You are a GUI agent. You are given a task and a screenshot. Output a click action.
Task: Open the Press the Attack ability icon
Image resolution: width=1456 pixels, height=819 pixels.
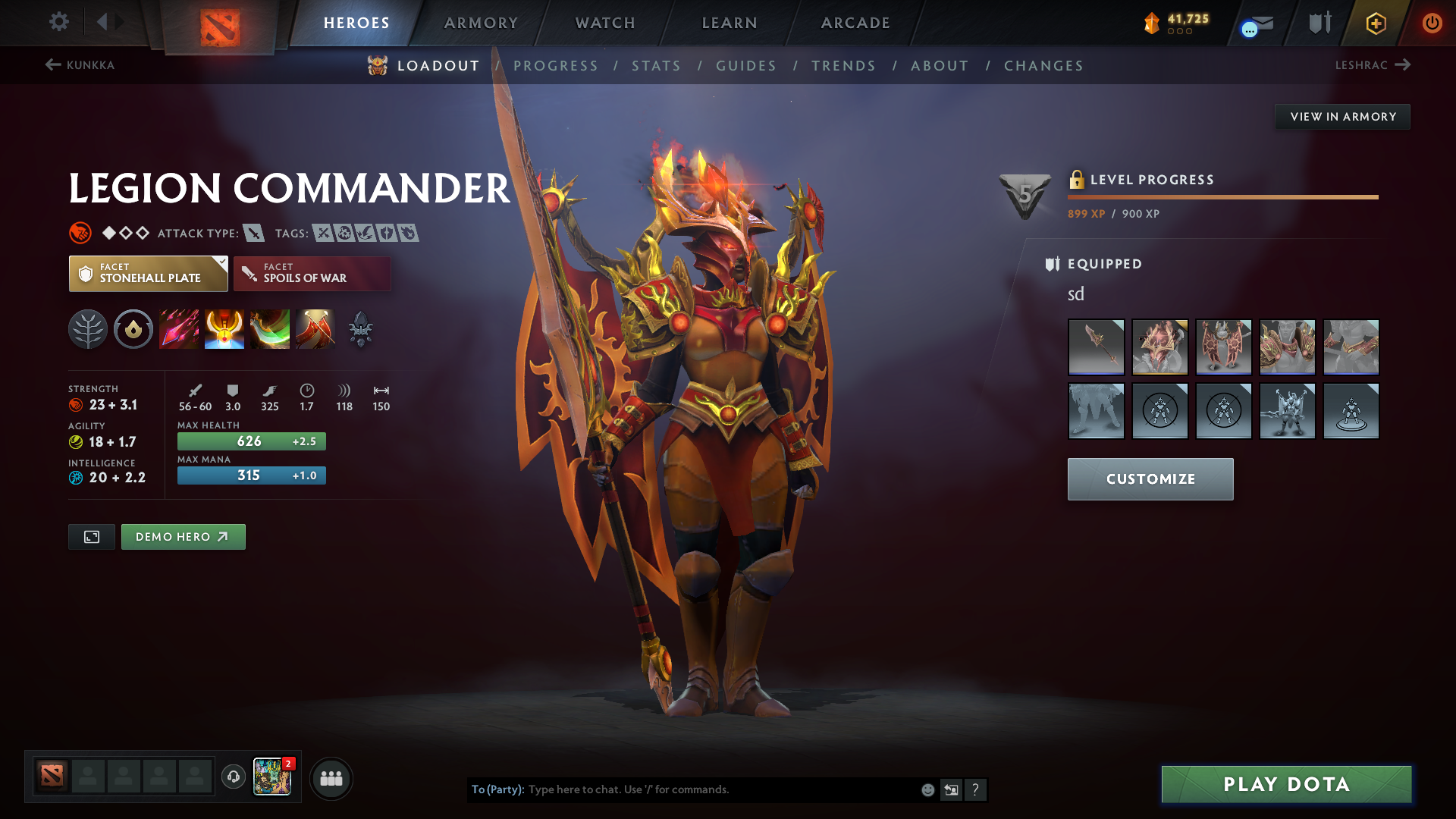(224, 328)
